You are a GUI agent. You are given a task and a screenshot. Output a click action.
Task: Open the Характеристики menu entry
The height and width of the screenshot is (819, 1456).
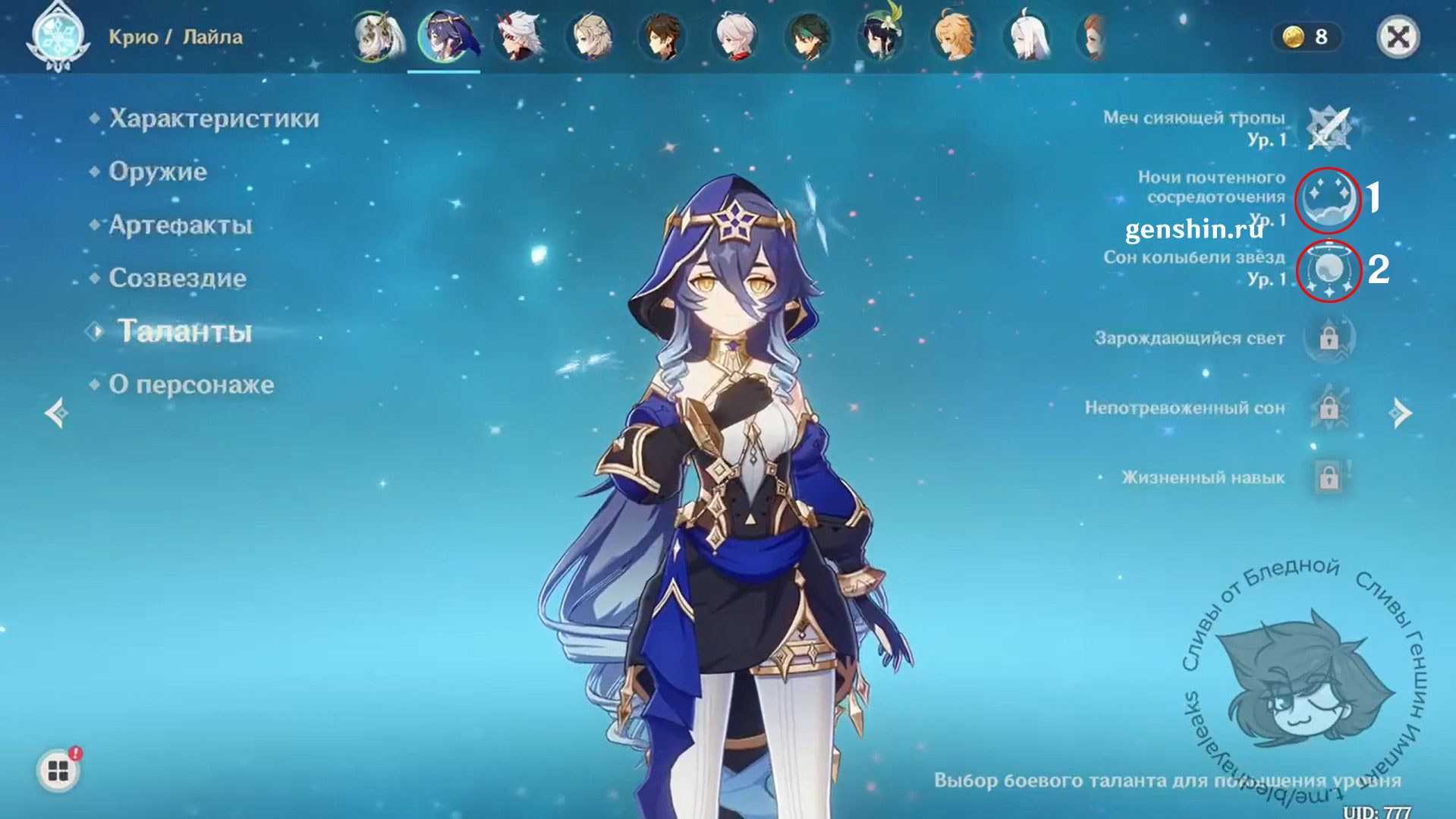click(x=213, y=118)
